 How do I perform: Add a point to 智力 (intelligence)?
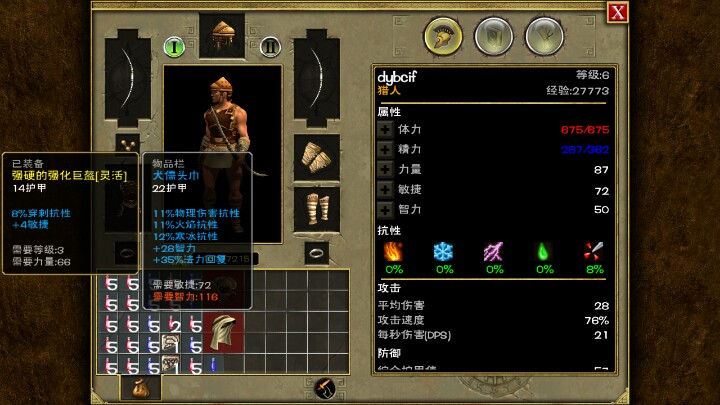coord(385,210)
